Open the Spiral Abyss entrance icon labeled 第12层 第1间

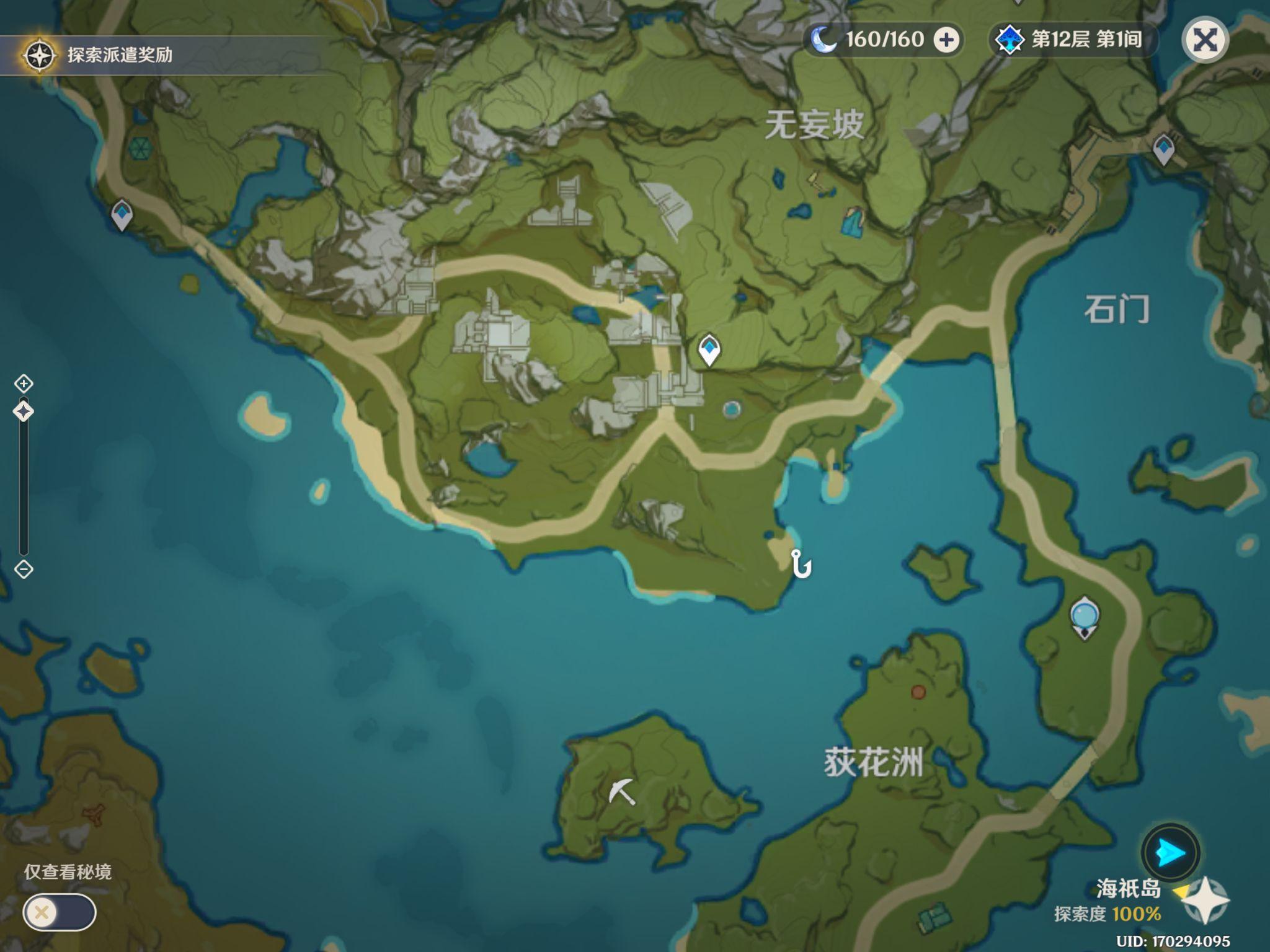coord(1011,38)
